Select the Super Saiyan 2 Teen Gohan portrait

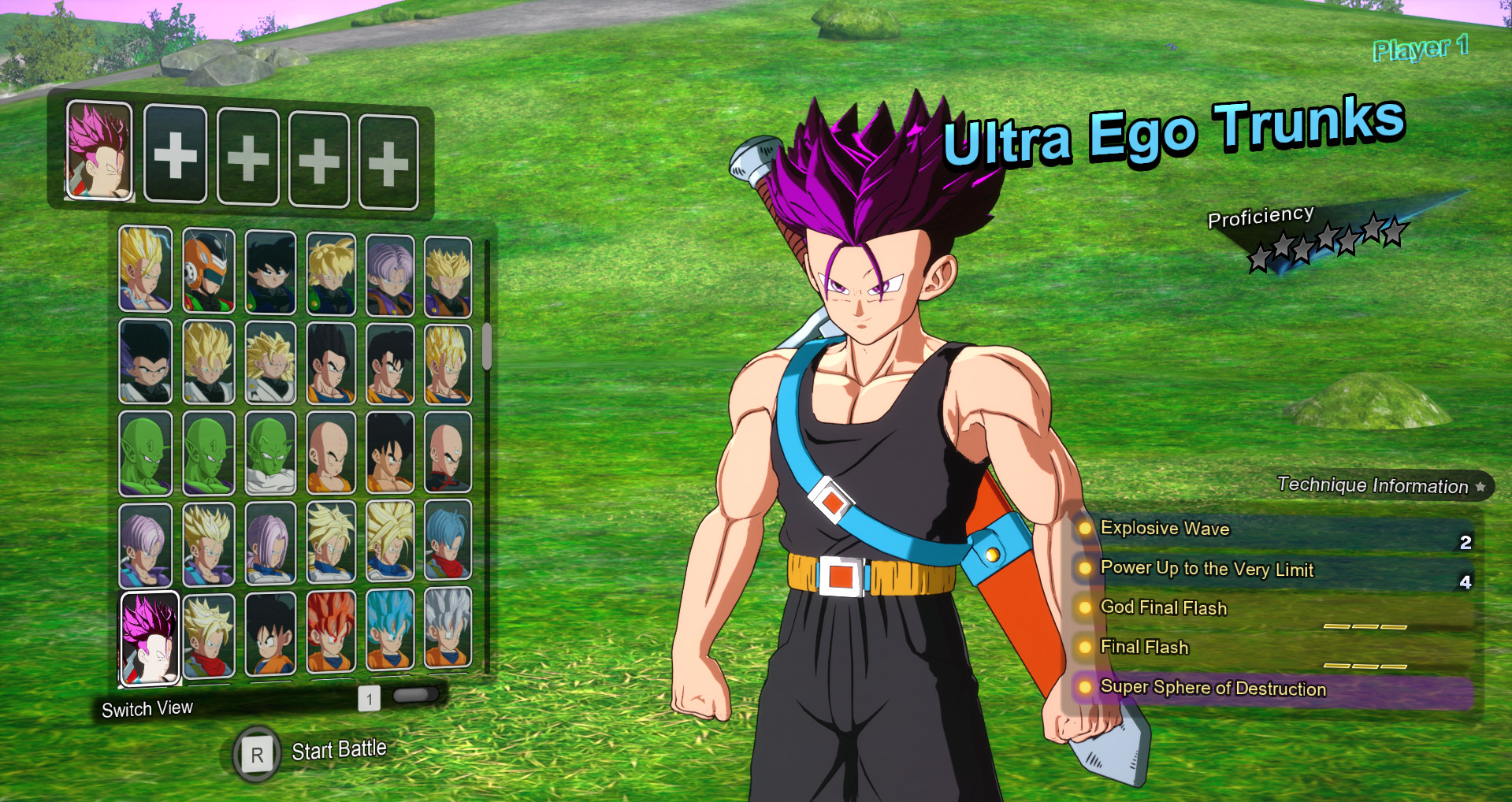click(145, 268)
